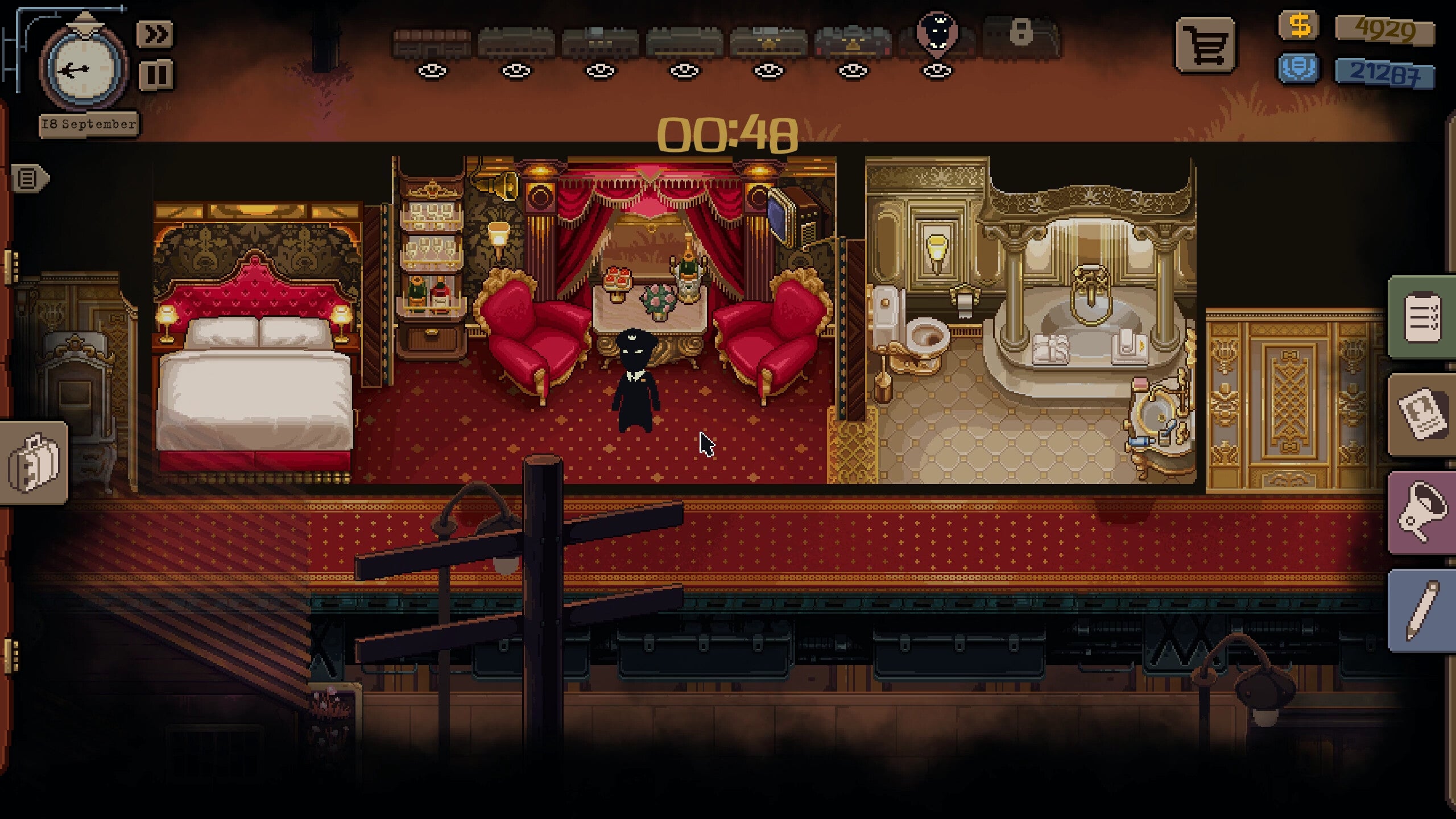Select the pencil notes tab
Screen dimensions: 1456x819
click(x=1422, y=611)
